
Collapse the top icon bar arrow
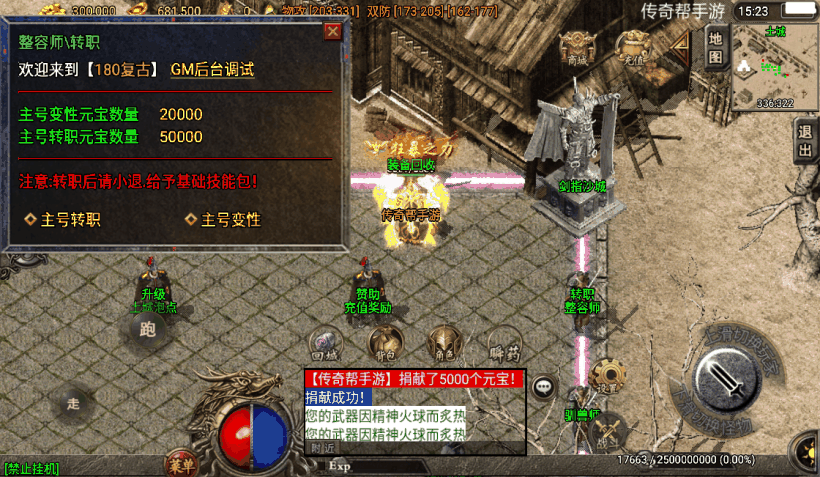tap(680, 46)
